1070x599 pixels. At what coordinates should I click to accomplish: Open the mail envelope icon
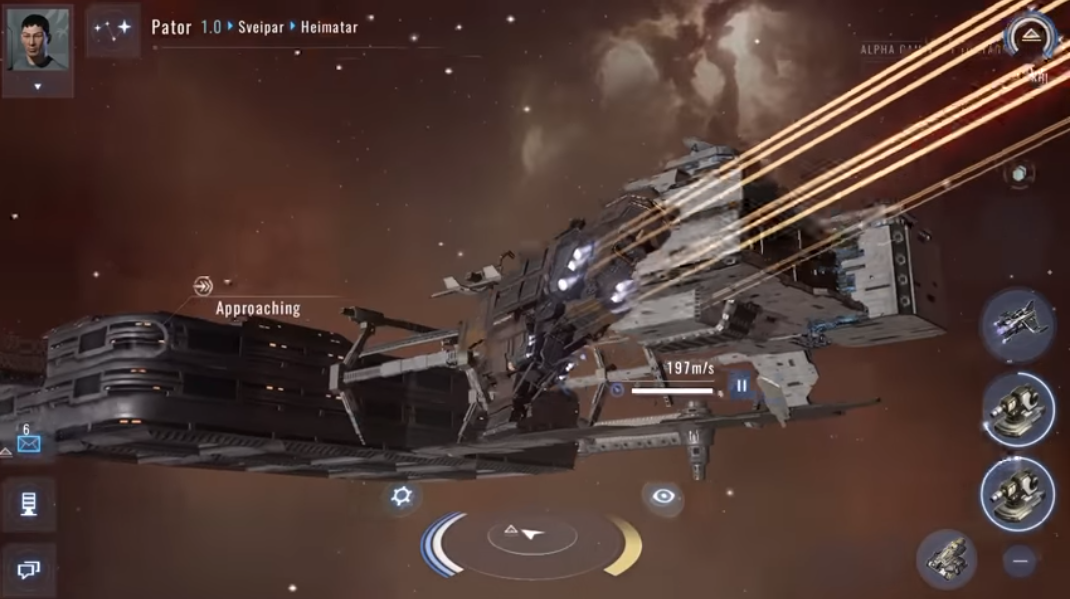click(x=28, y=443)
